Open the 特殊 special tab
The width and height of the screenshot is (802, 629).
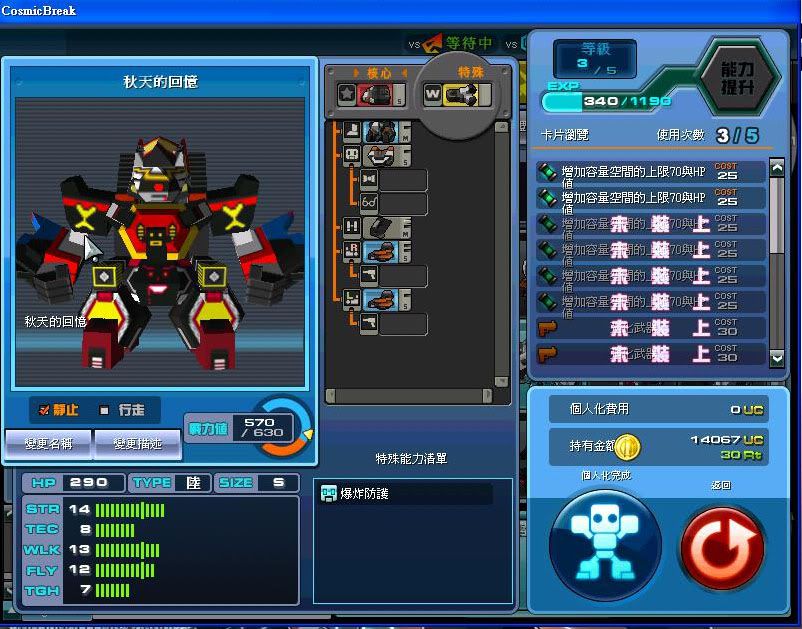point(470,73)
